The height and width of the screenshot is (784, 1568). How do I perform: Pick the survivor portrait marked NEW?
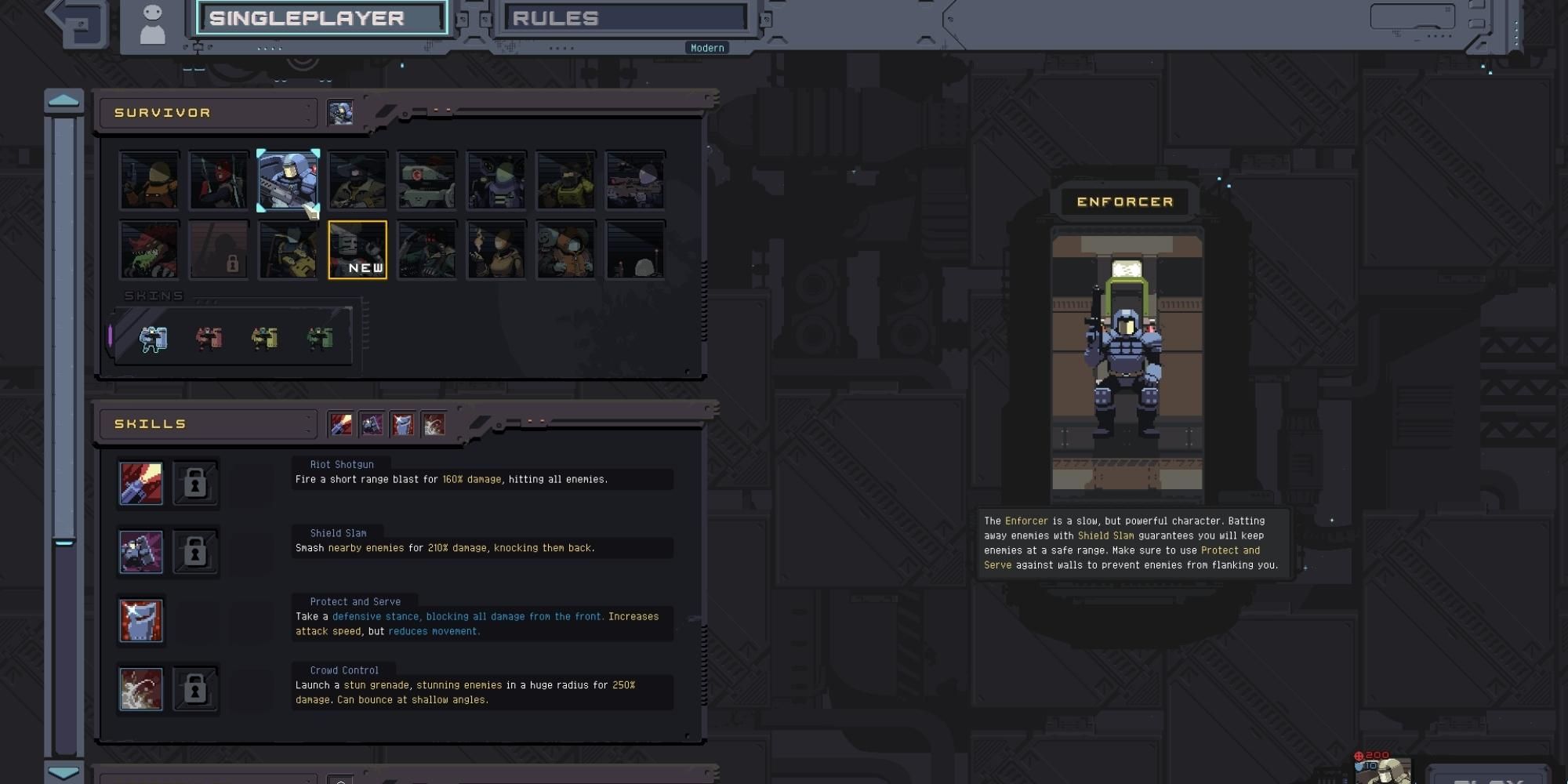pyautogui.click(x=358, y=250)
